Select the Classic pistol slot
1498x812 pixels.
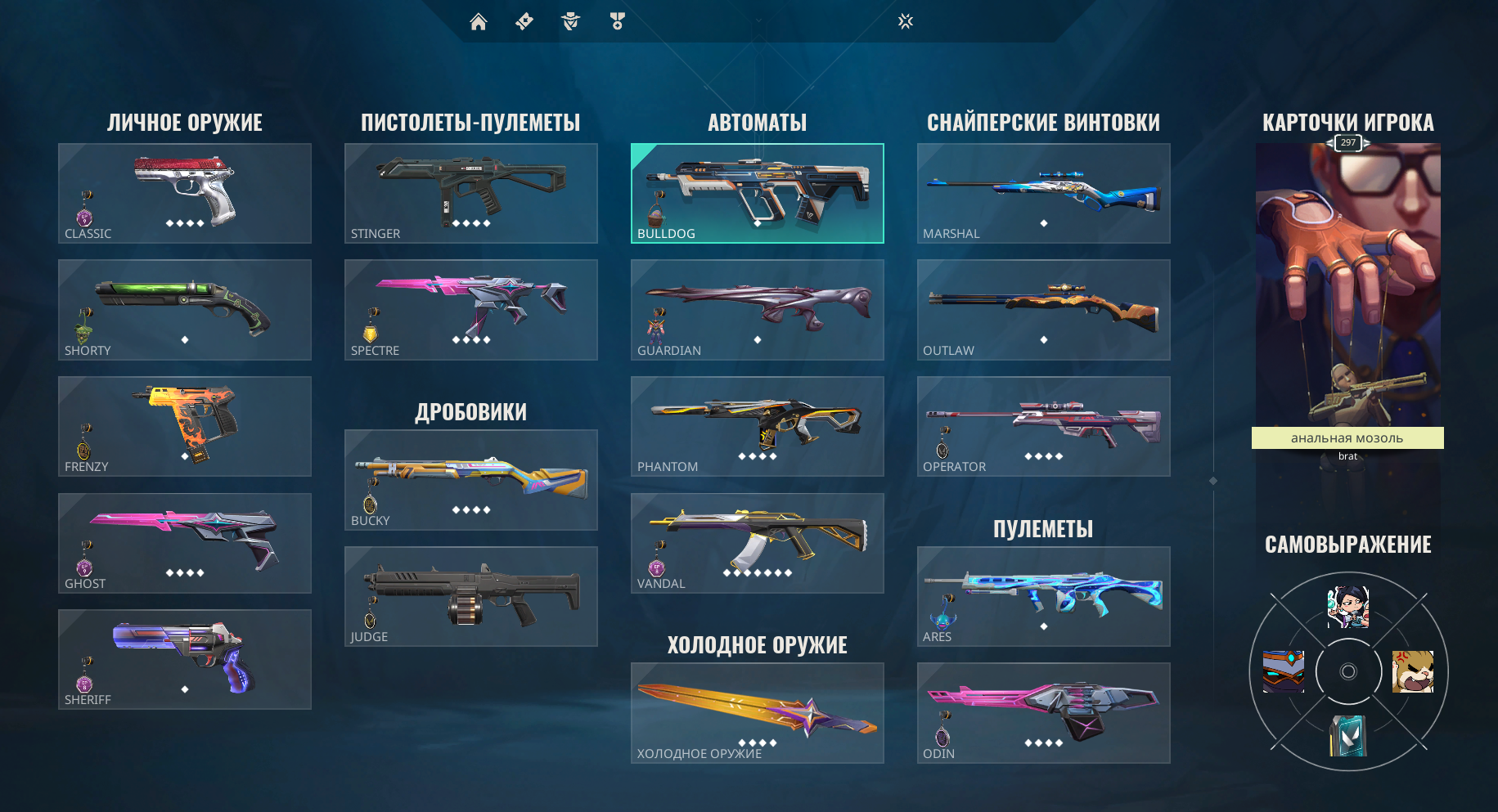pos(184,193)
